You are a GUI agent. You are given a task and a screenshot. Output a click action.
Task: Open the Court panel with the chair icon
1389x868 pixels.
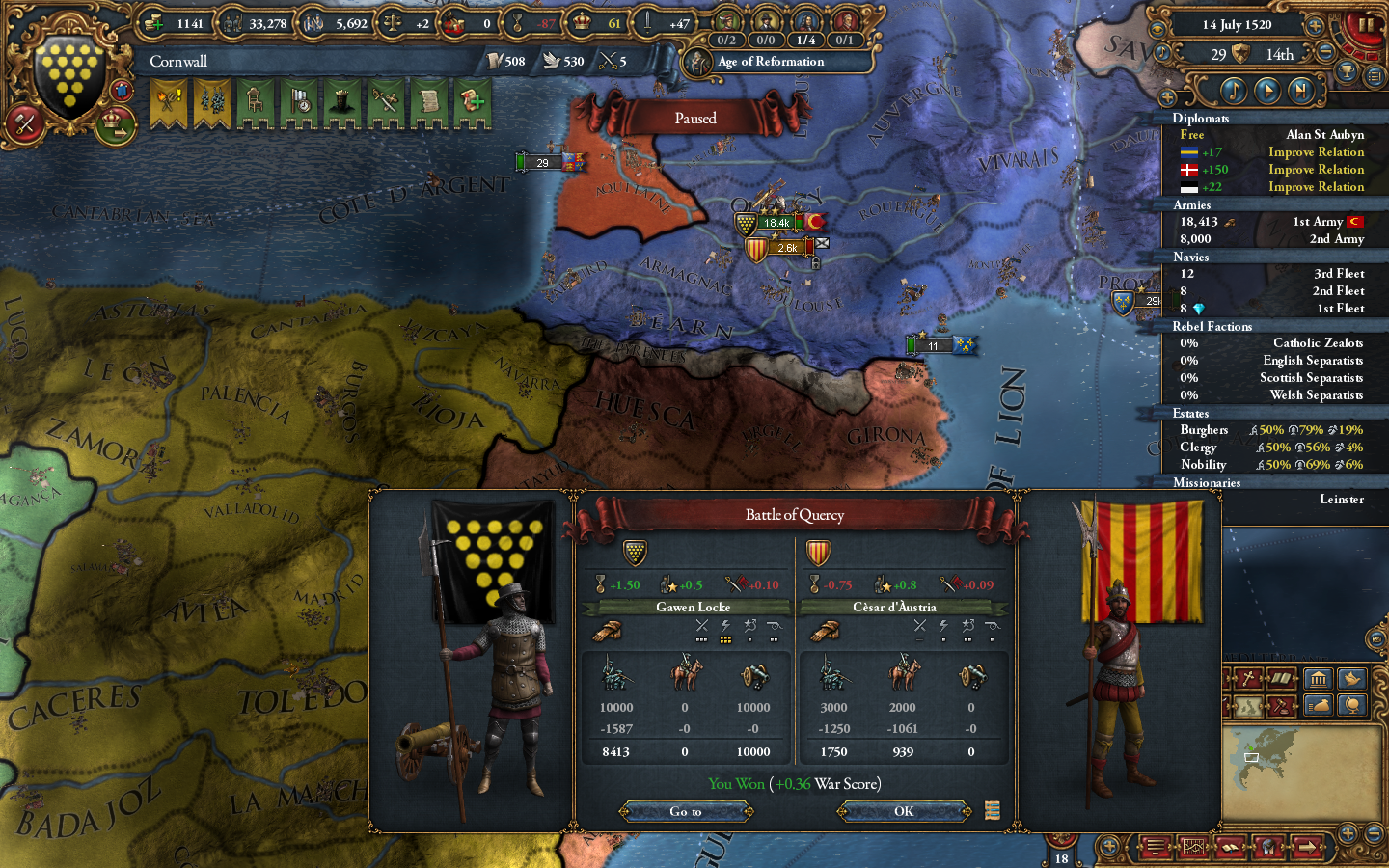pos(256,101)
